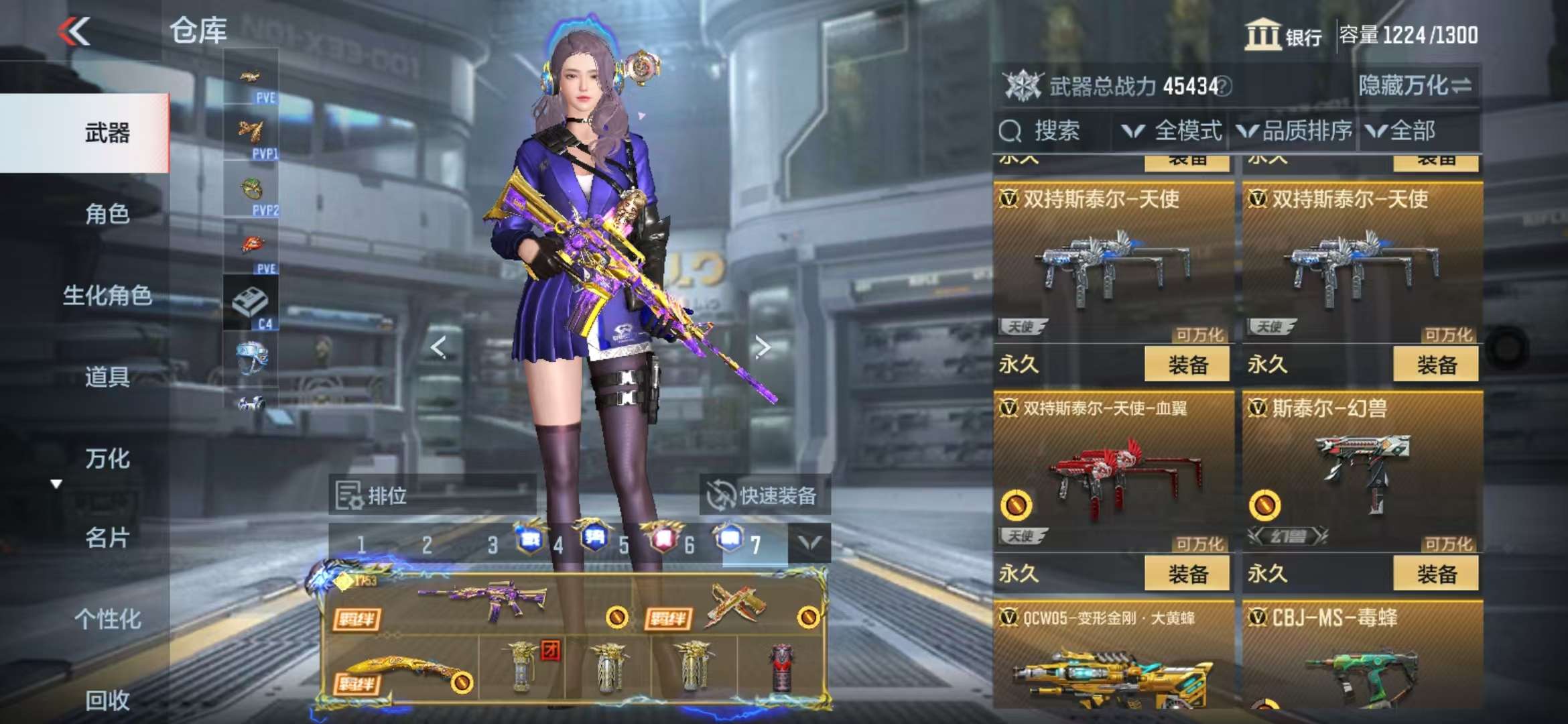
Task: Open the 万化 category
Action: tap(107, 459)
